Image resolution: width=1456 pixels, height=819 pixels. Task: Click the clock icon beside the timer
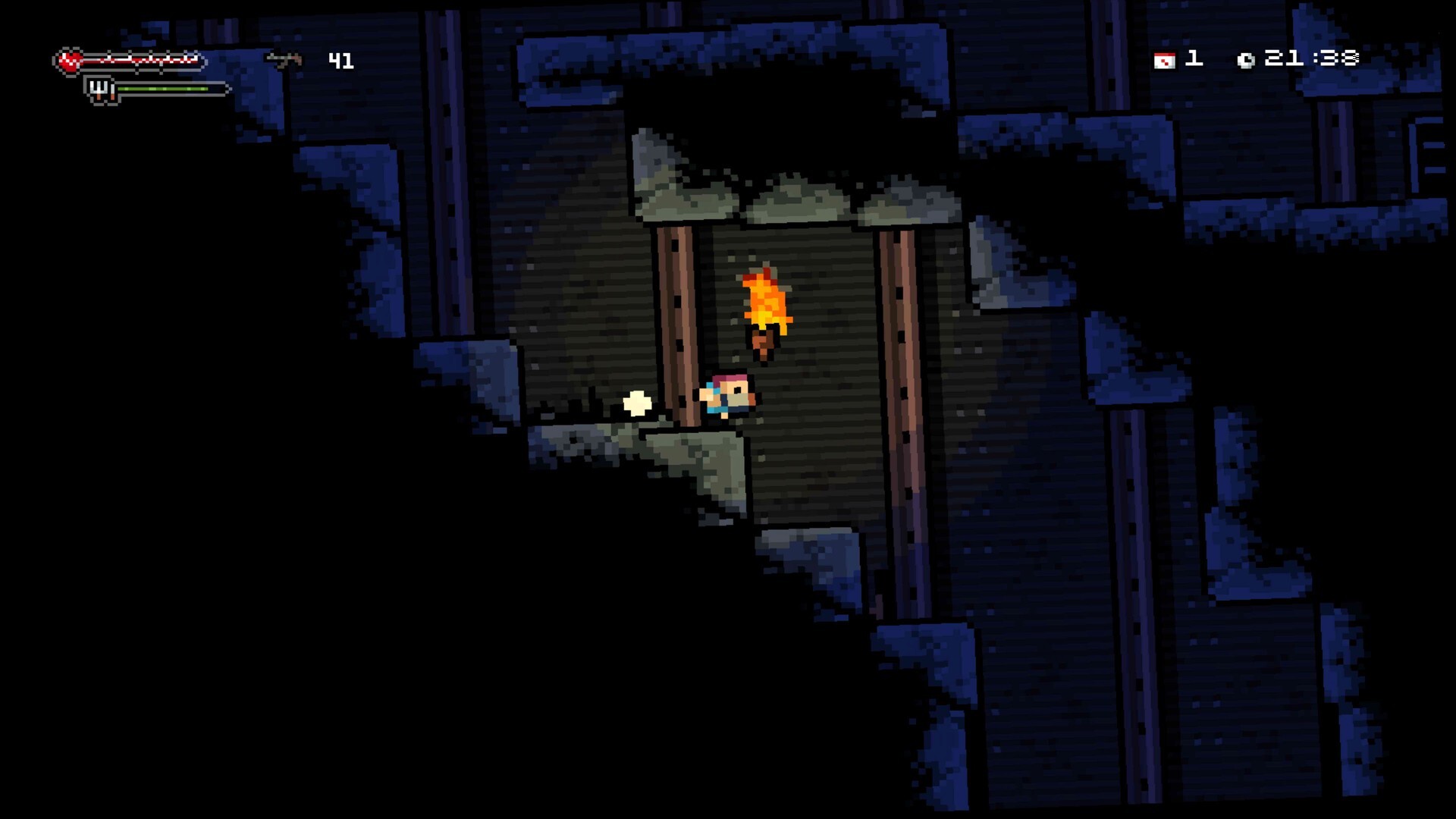1248,58
